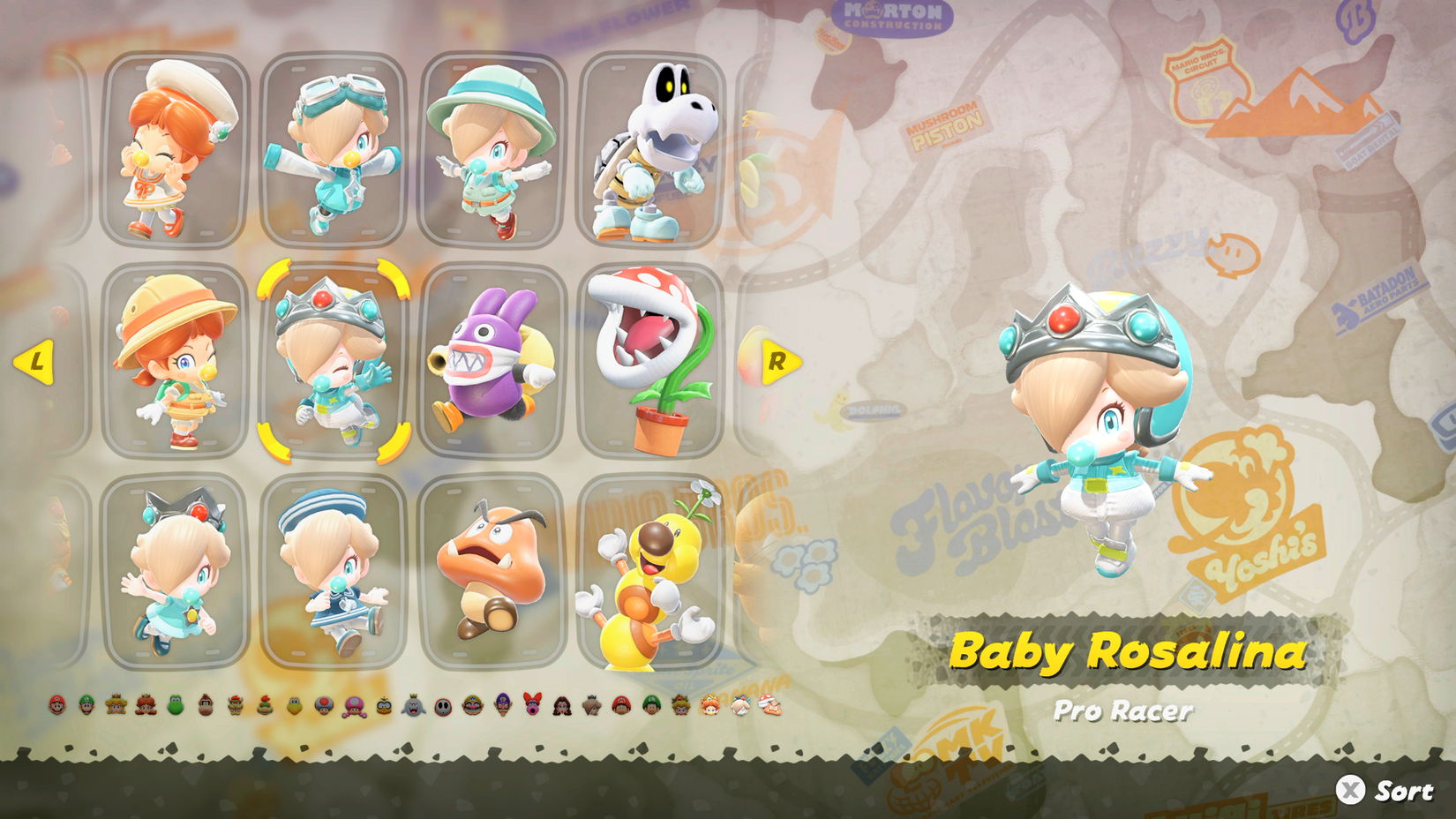This screenshot has width=1456, height=819.
Task: Choose the Baby Peach costume with white hat
Action: (x=168, y=150)
